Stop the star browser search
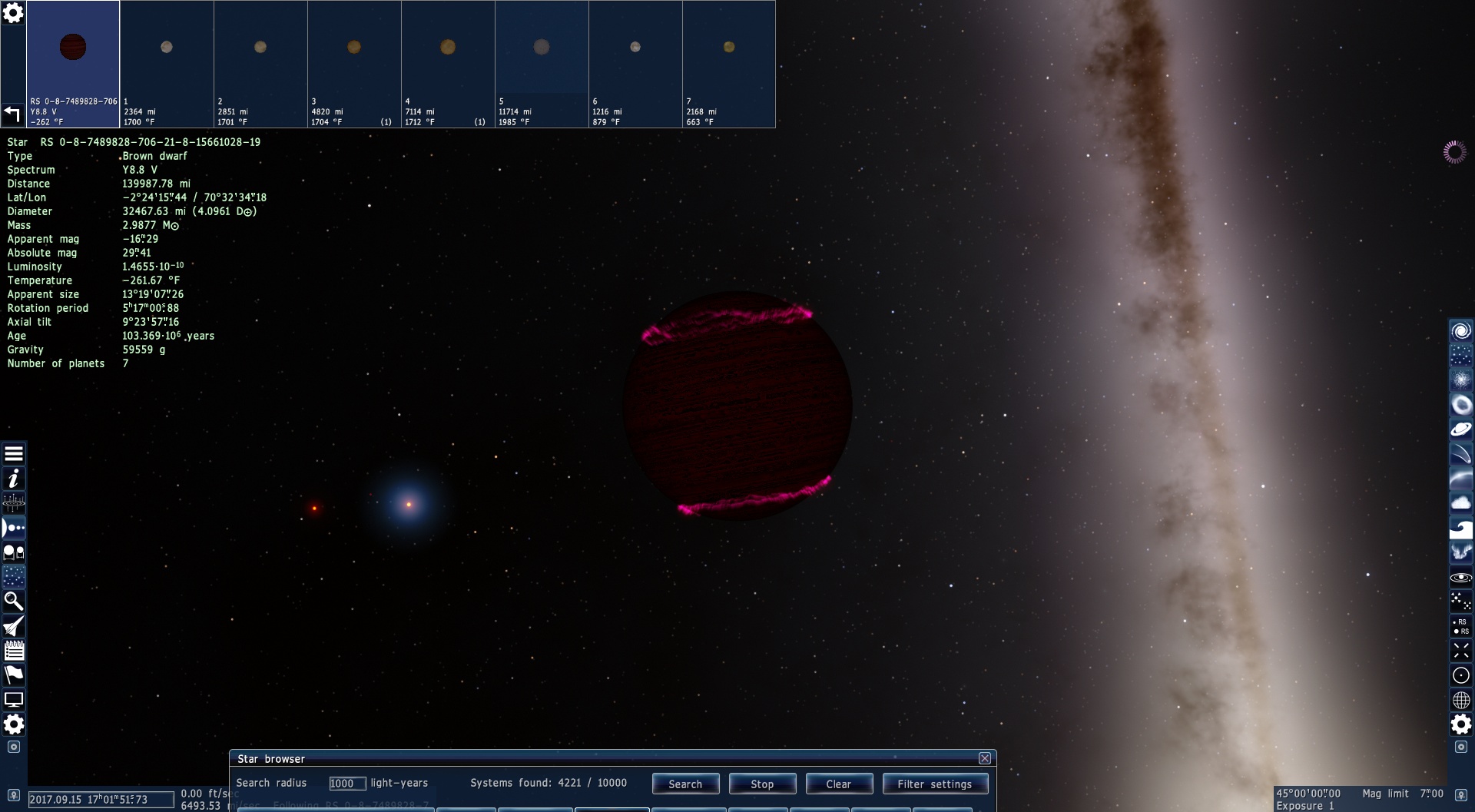Image resolution: width=1475 pixels, height=812 pixels. pos(762,784)
